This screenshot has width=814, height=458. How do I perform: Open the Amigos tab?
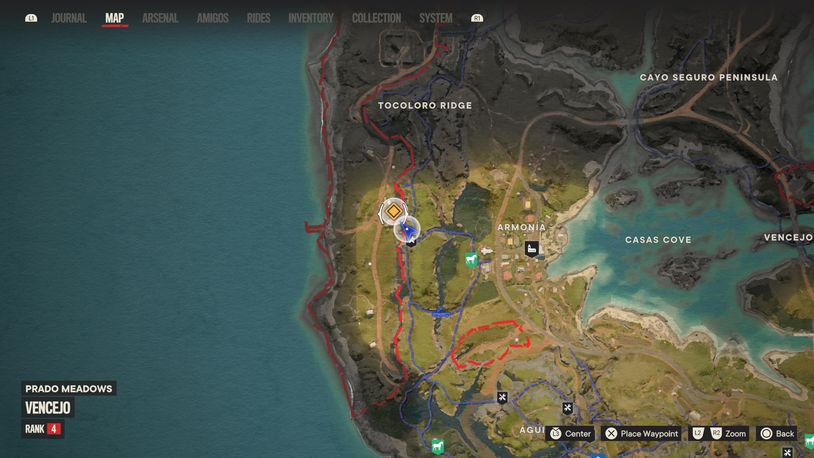[212, 18]
